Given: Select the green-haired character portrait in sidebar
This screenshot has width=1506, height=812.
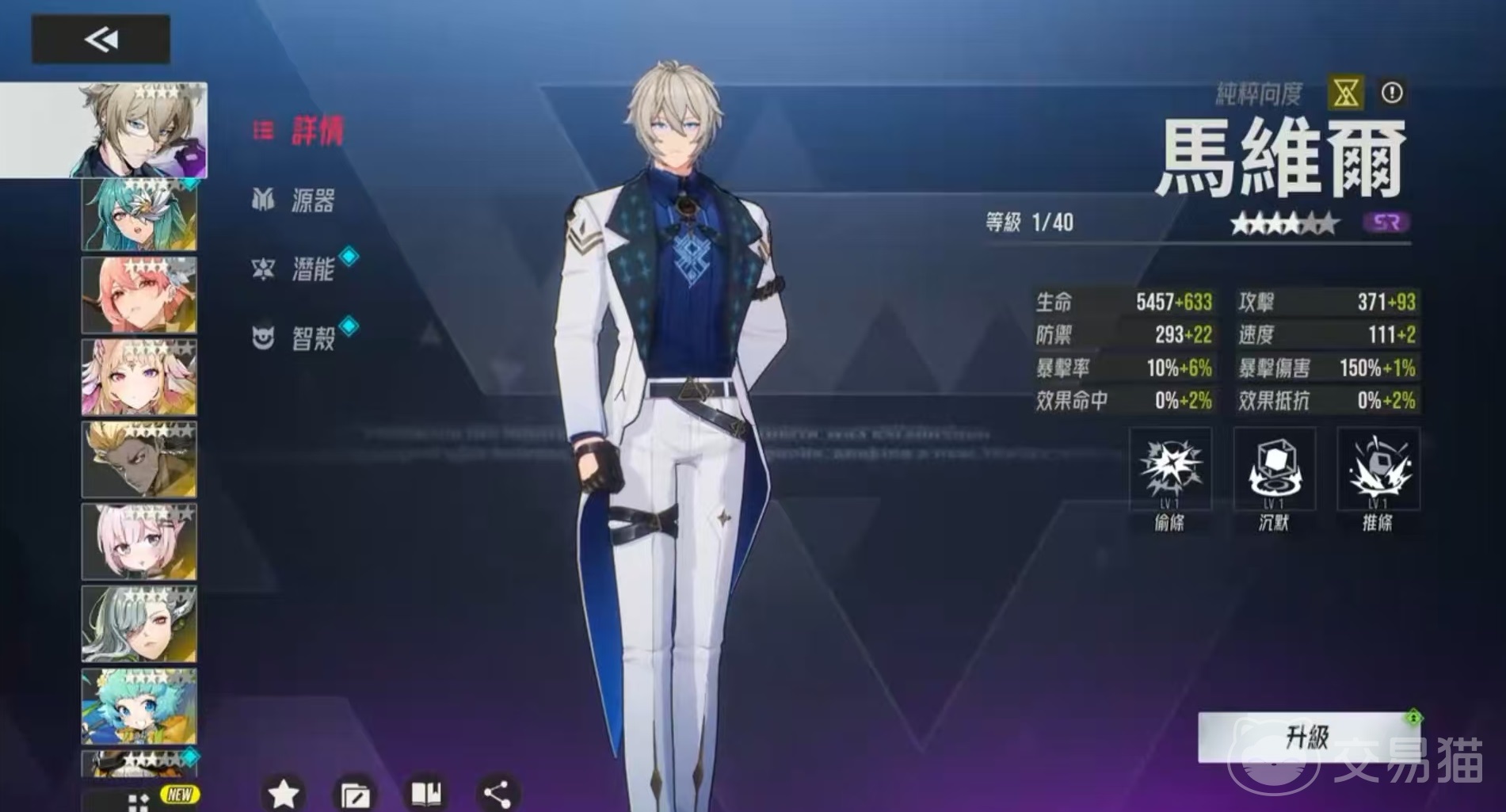Looking at the screenshot, I should point(139,214).
